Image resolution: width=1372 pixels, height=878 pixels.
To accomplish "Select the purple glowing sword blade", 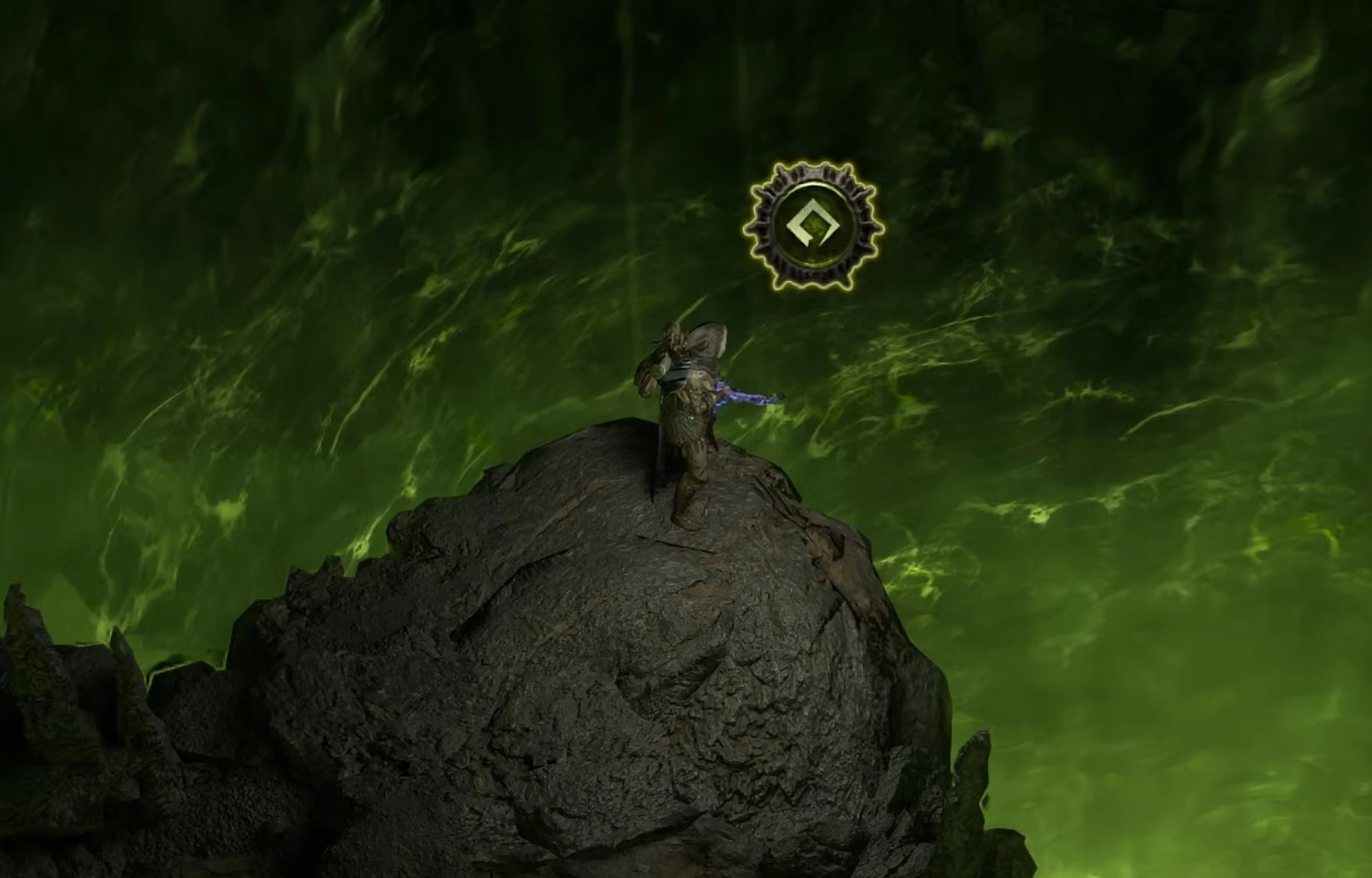I will 746,396.
